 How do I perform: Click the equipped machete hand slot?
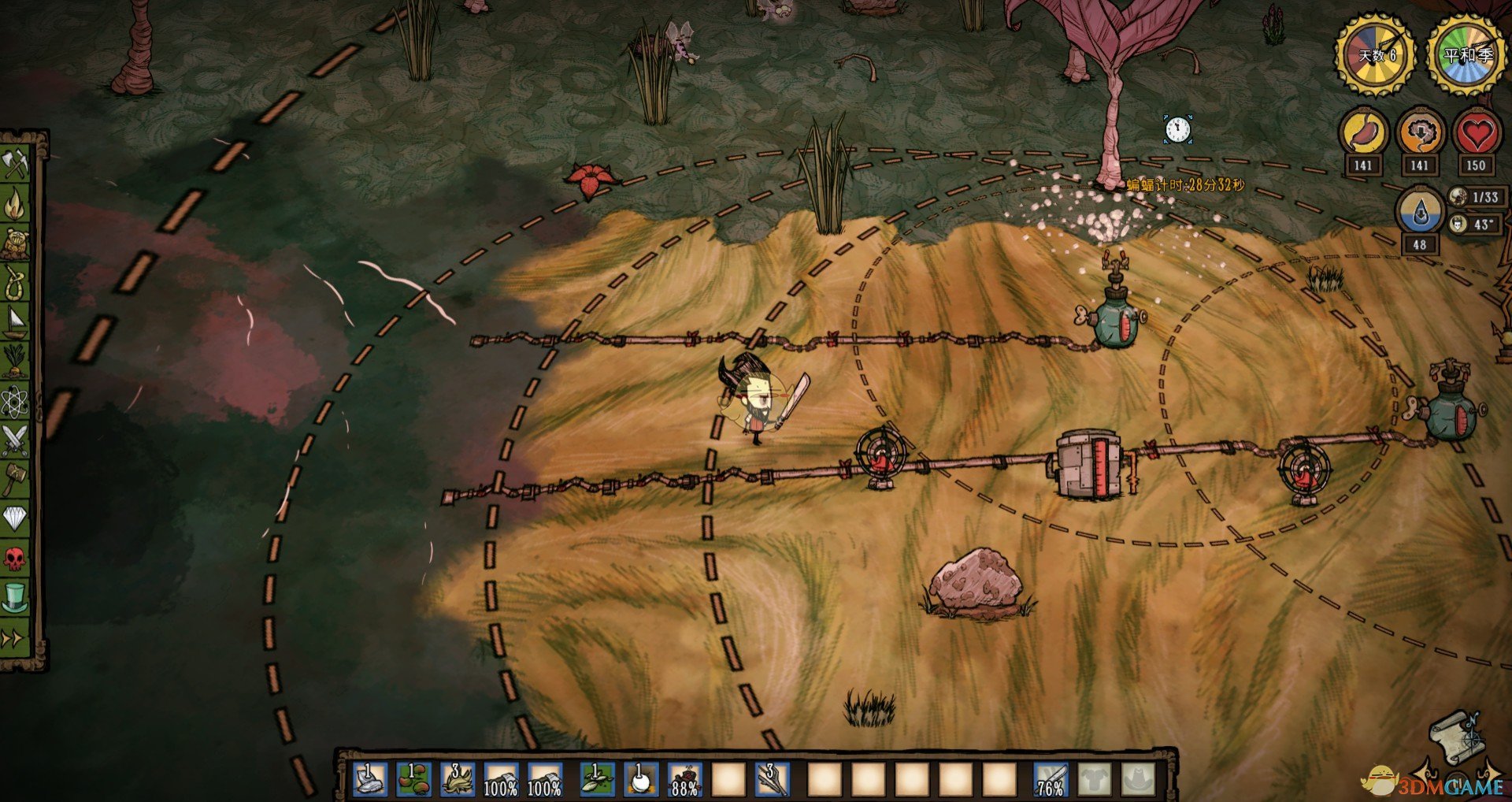1051,778
